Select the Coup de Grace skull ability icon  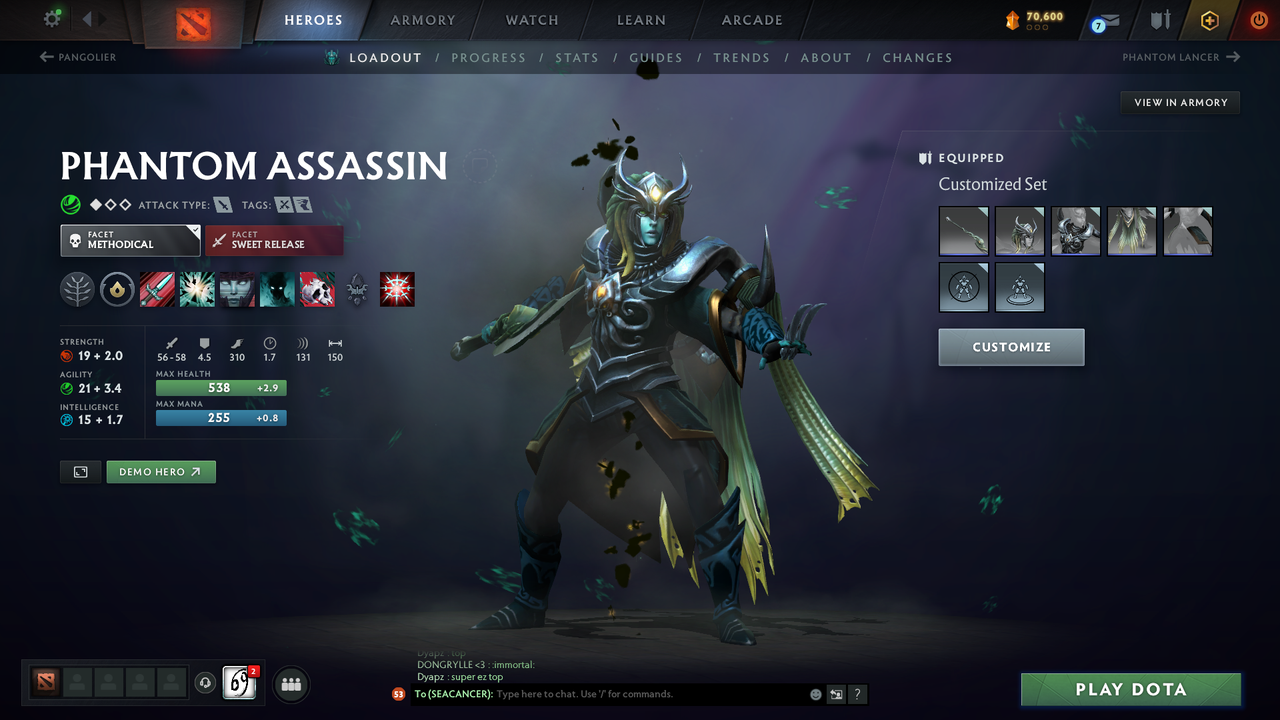point(317,289)
